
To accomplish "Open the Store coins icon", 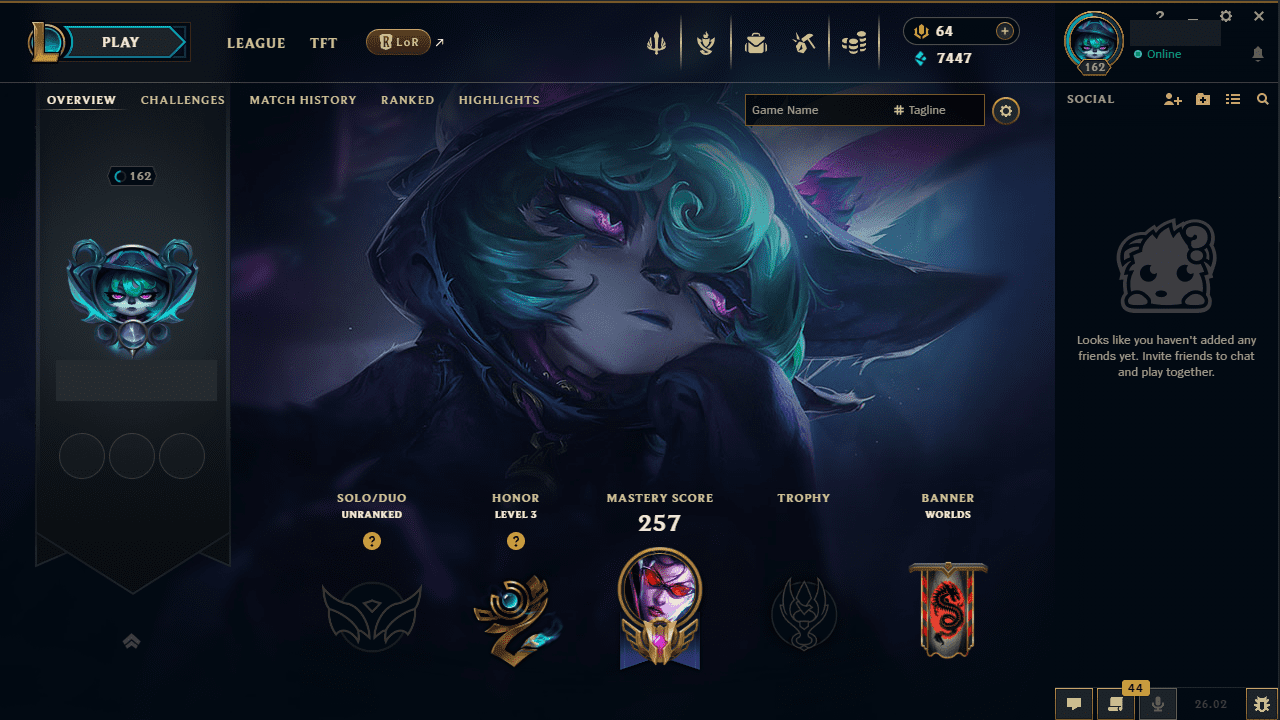I will point(855,42).
